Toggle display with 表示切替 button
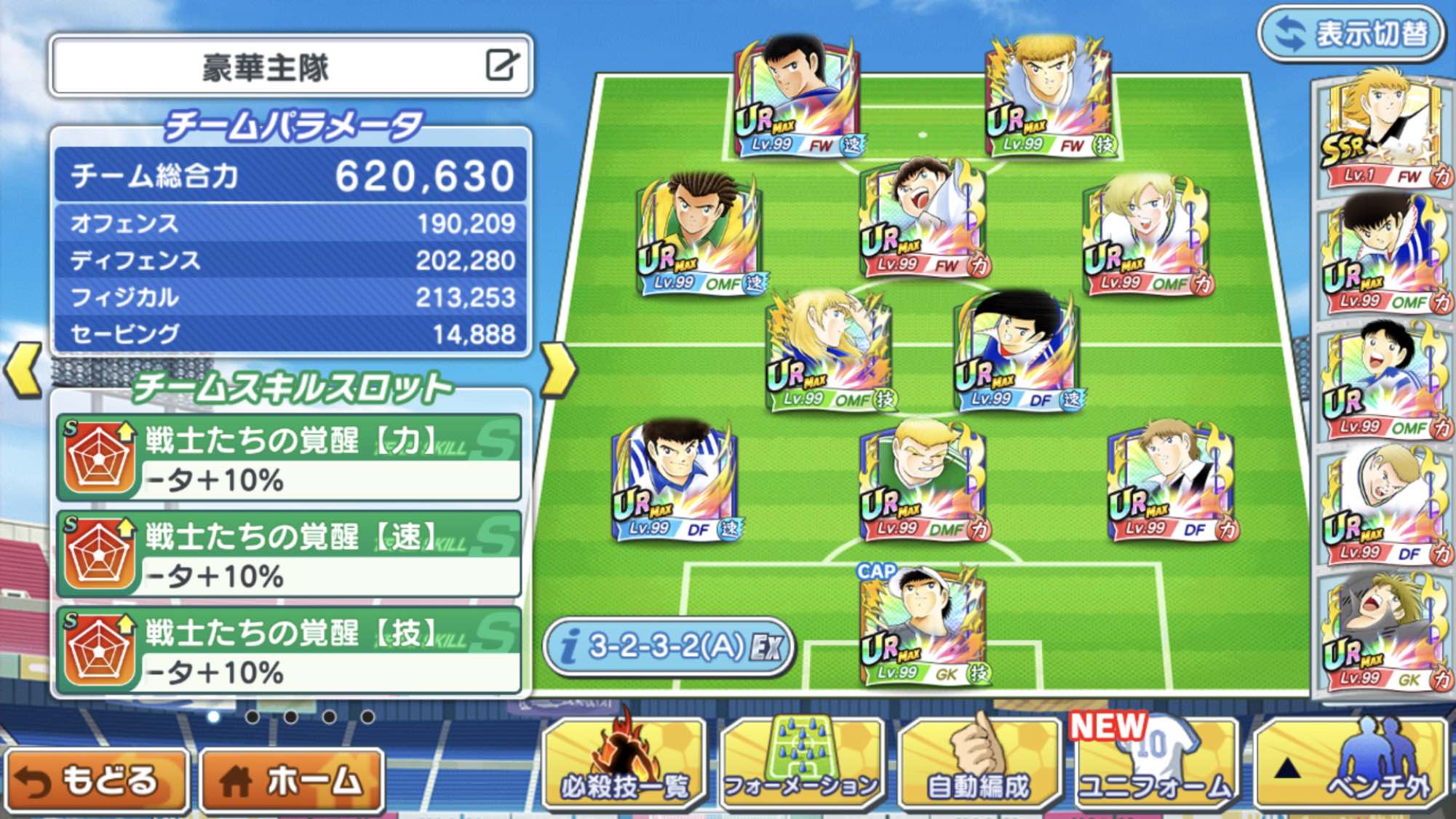Viewport: 1456px width, 819px height. 1352,33
